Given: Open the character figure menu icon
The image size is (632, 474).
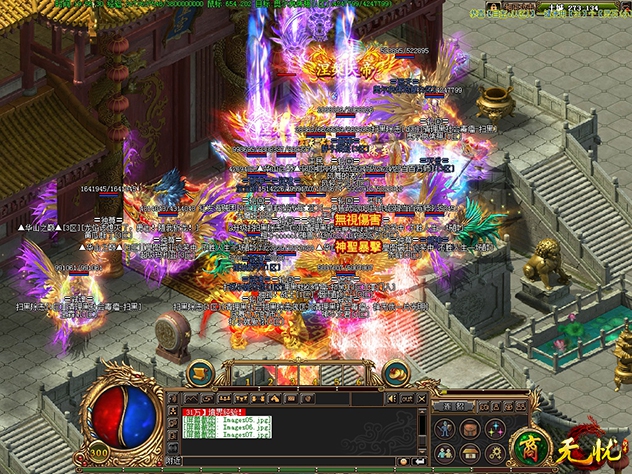Looking at the screenshot, I should coord(446,429).
